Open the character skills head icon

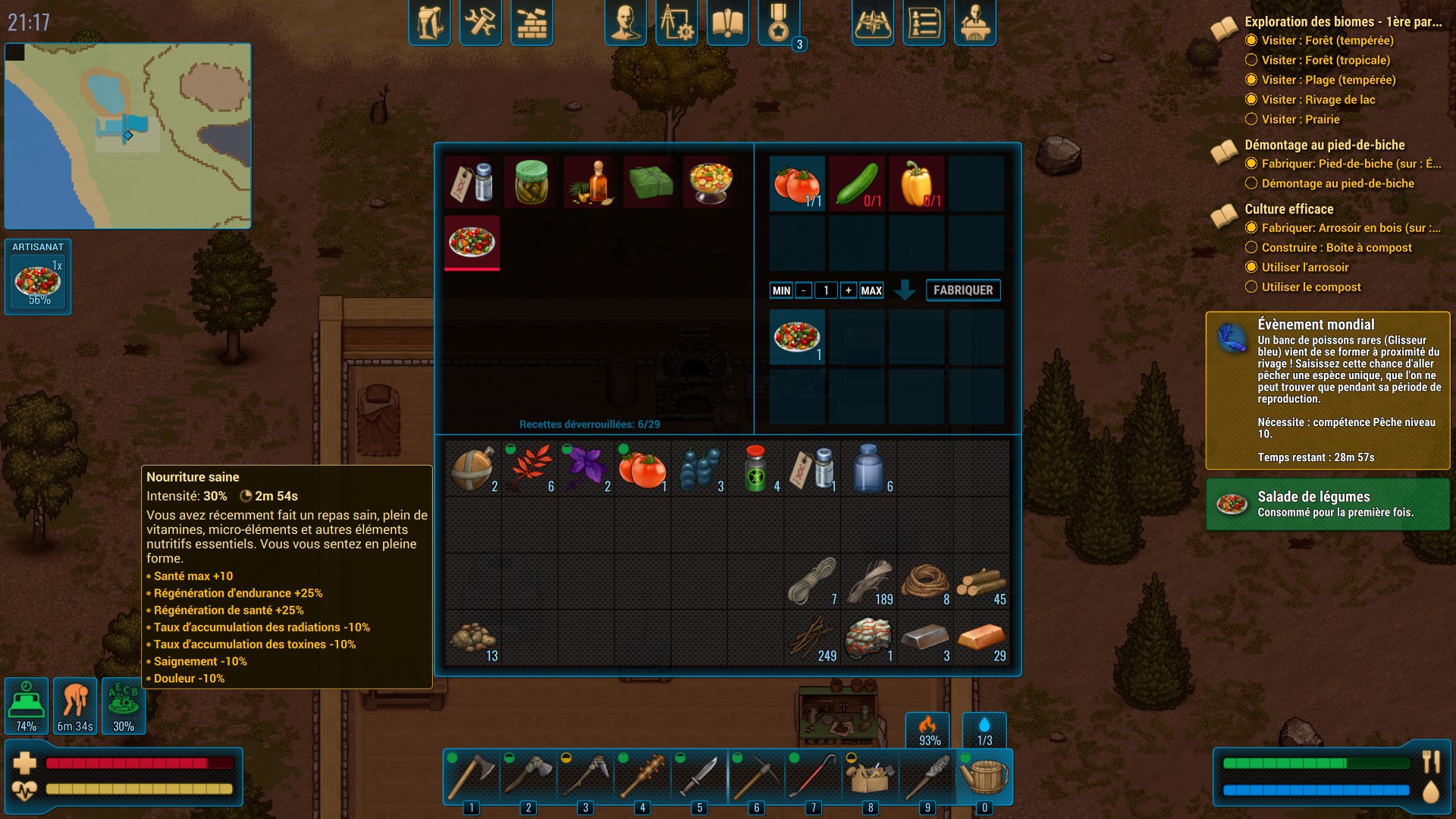(625, 23)
